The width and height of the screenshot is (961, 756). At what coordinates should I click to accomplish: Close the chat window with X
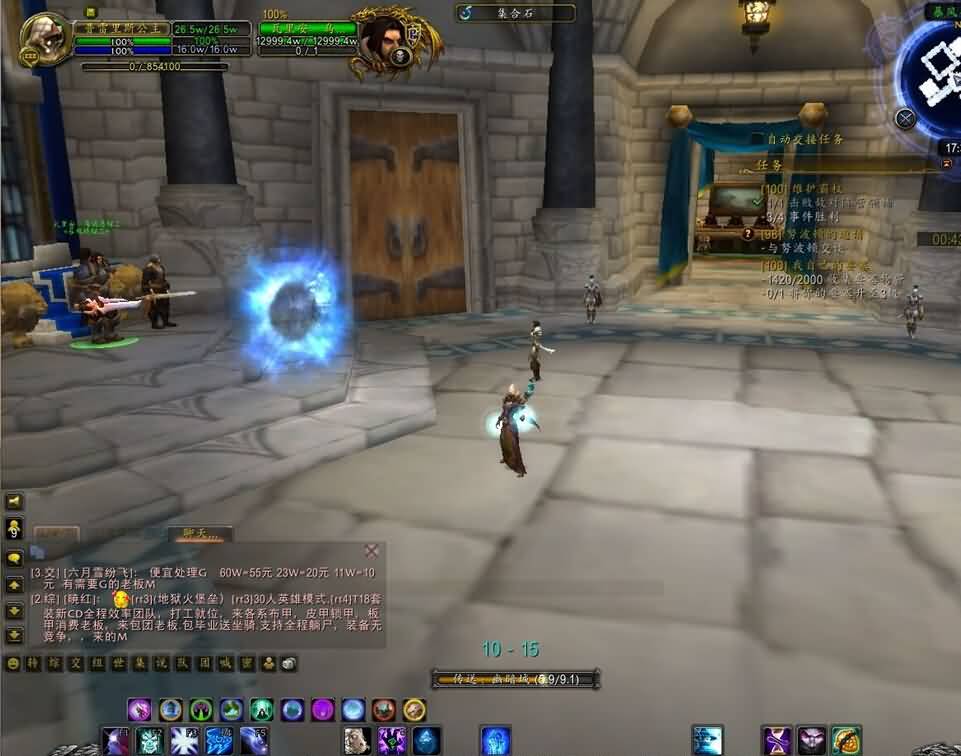[x=372, y=550]
